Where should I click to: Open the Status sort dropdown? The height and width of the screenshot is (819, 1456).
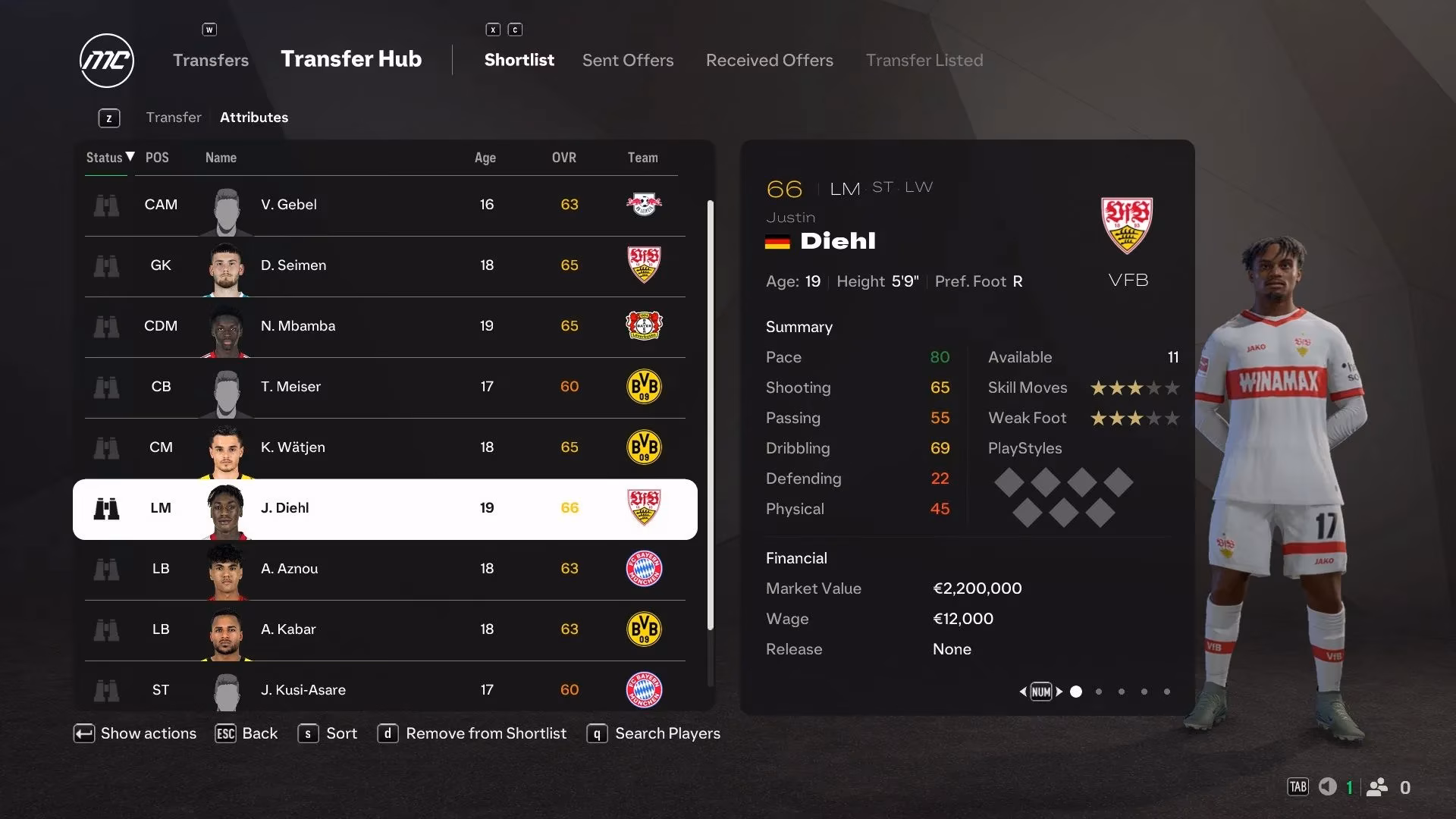(108, 158)
